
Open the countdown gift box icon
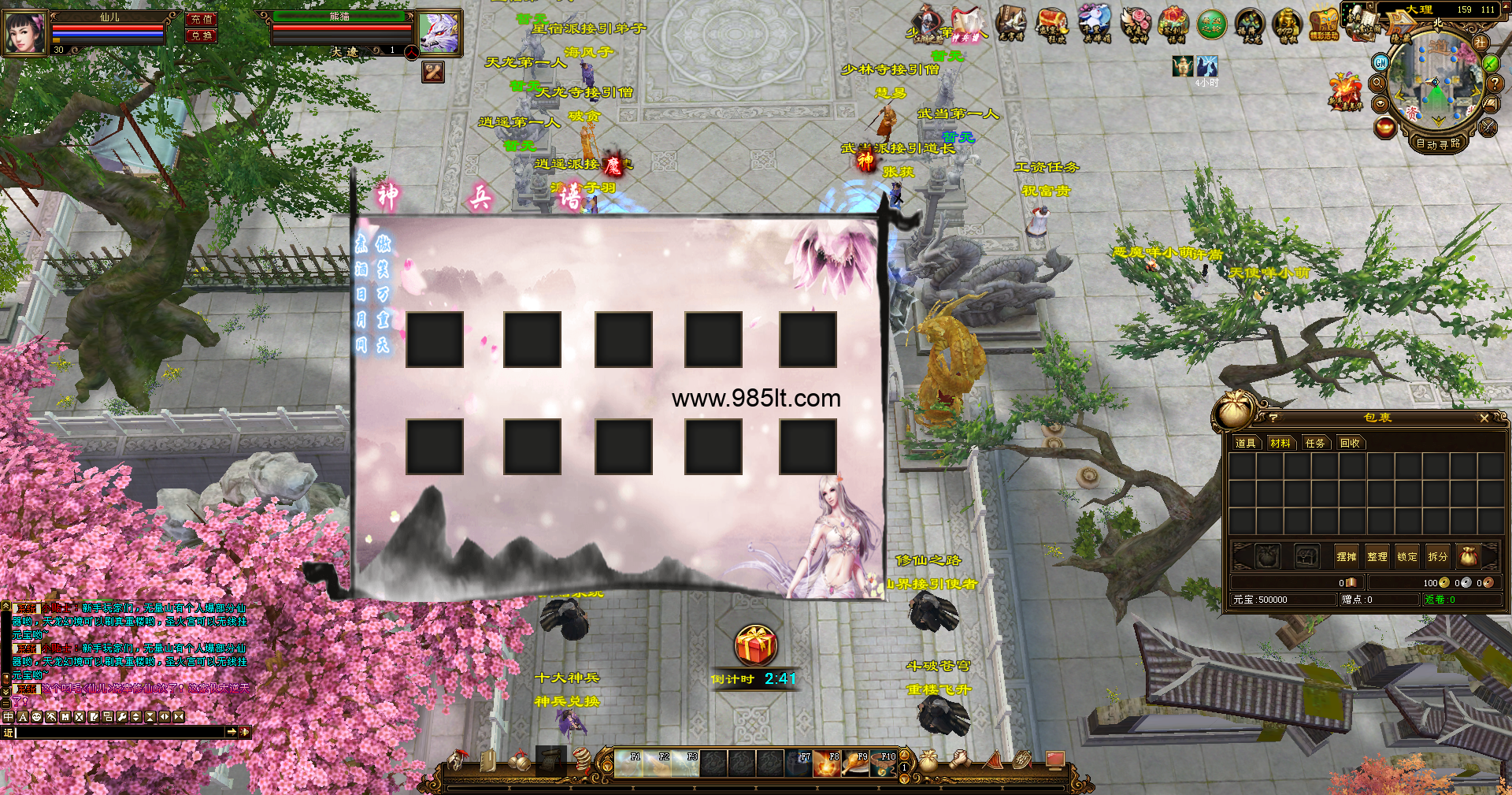click(756, 645)
